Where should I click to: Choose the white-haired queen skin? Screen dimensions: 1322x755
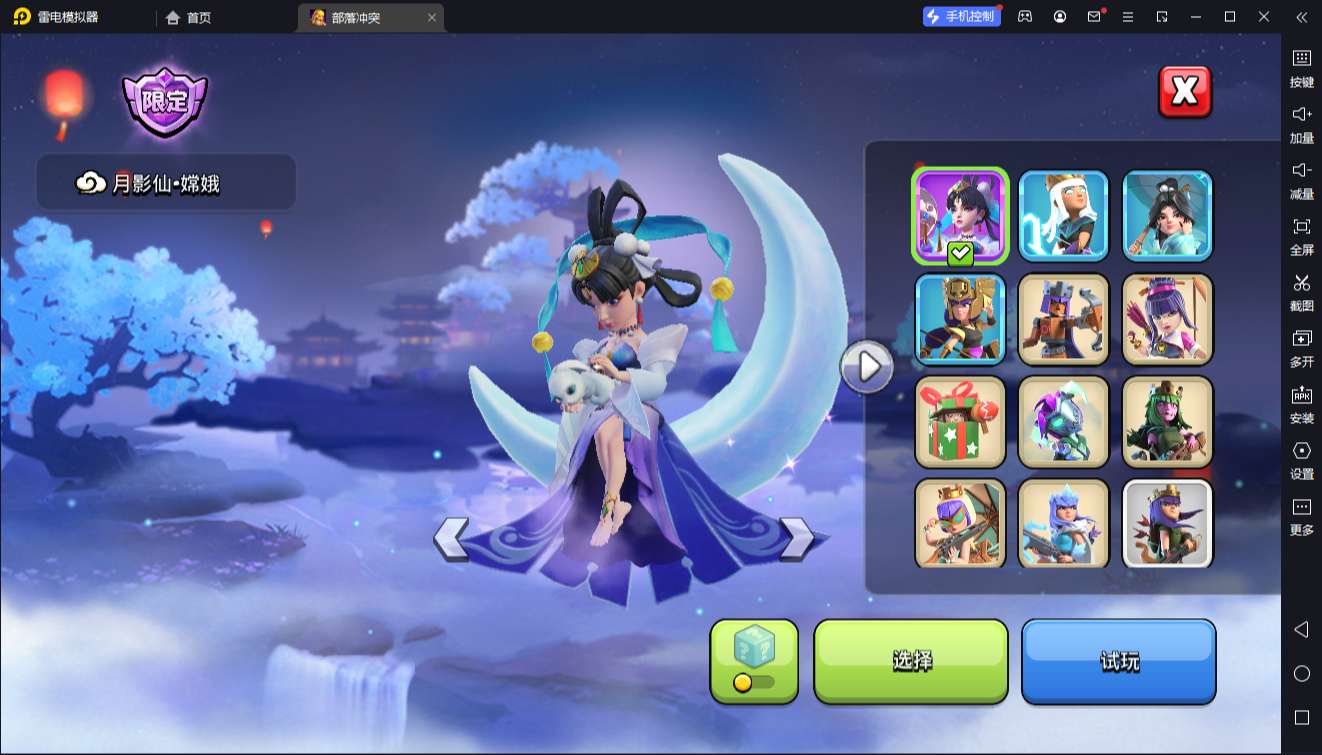click(1064, 216)
